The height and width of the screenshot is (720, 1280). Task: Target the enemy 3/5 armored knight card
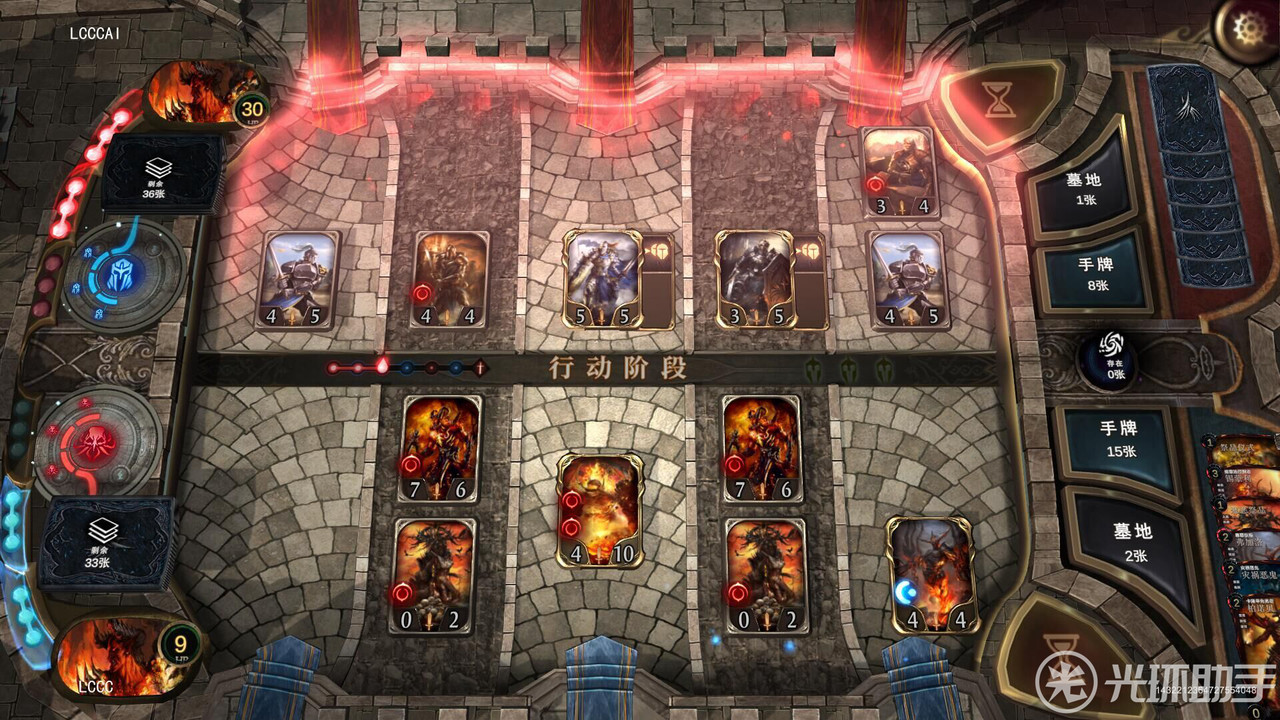755,280
